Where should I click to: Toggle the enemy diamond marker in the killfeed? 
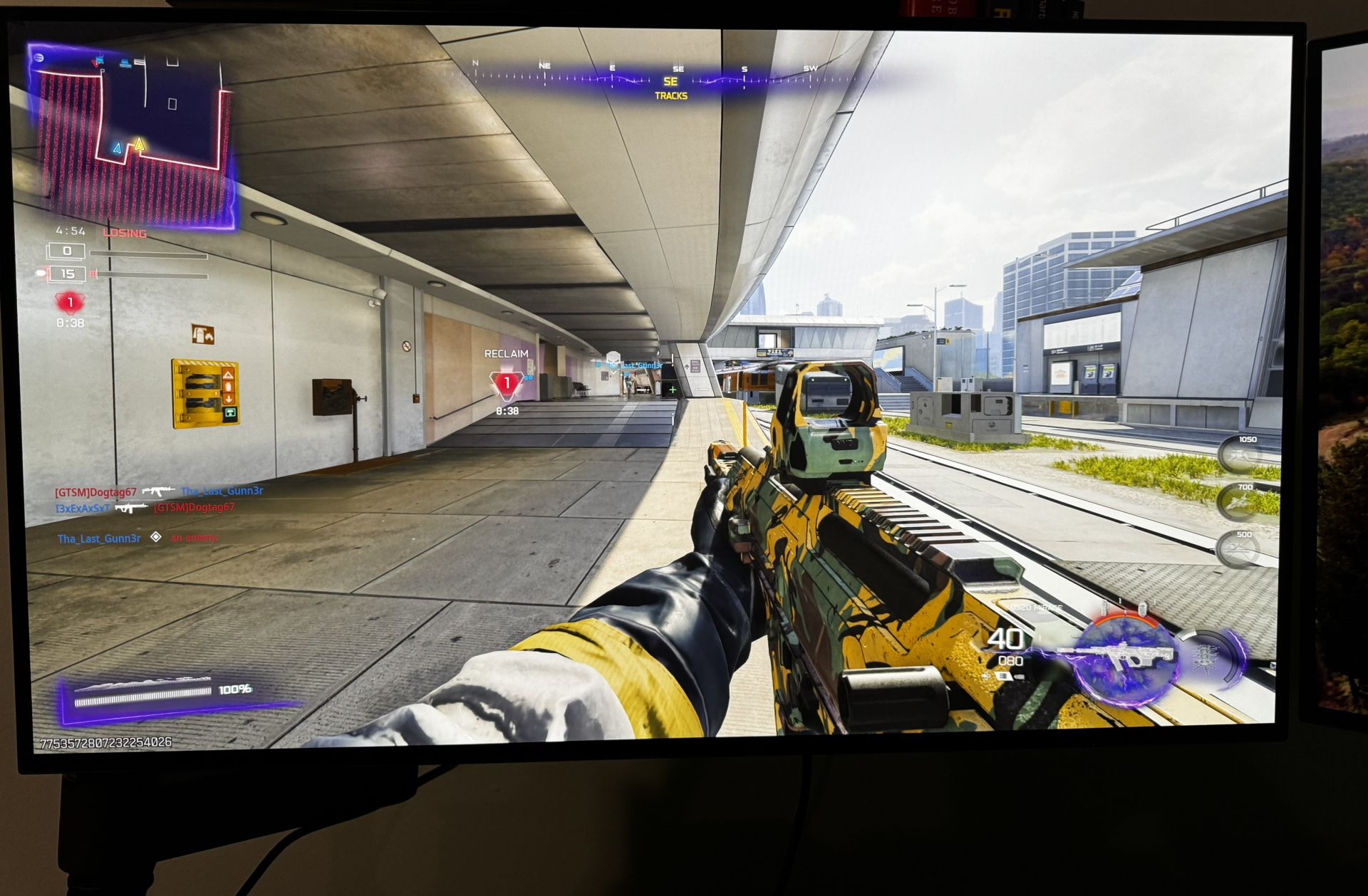tap(155, 539)
